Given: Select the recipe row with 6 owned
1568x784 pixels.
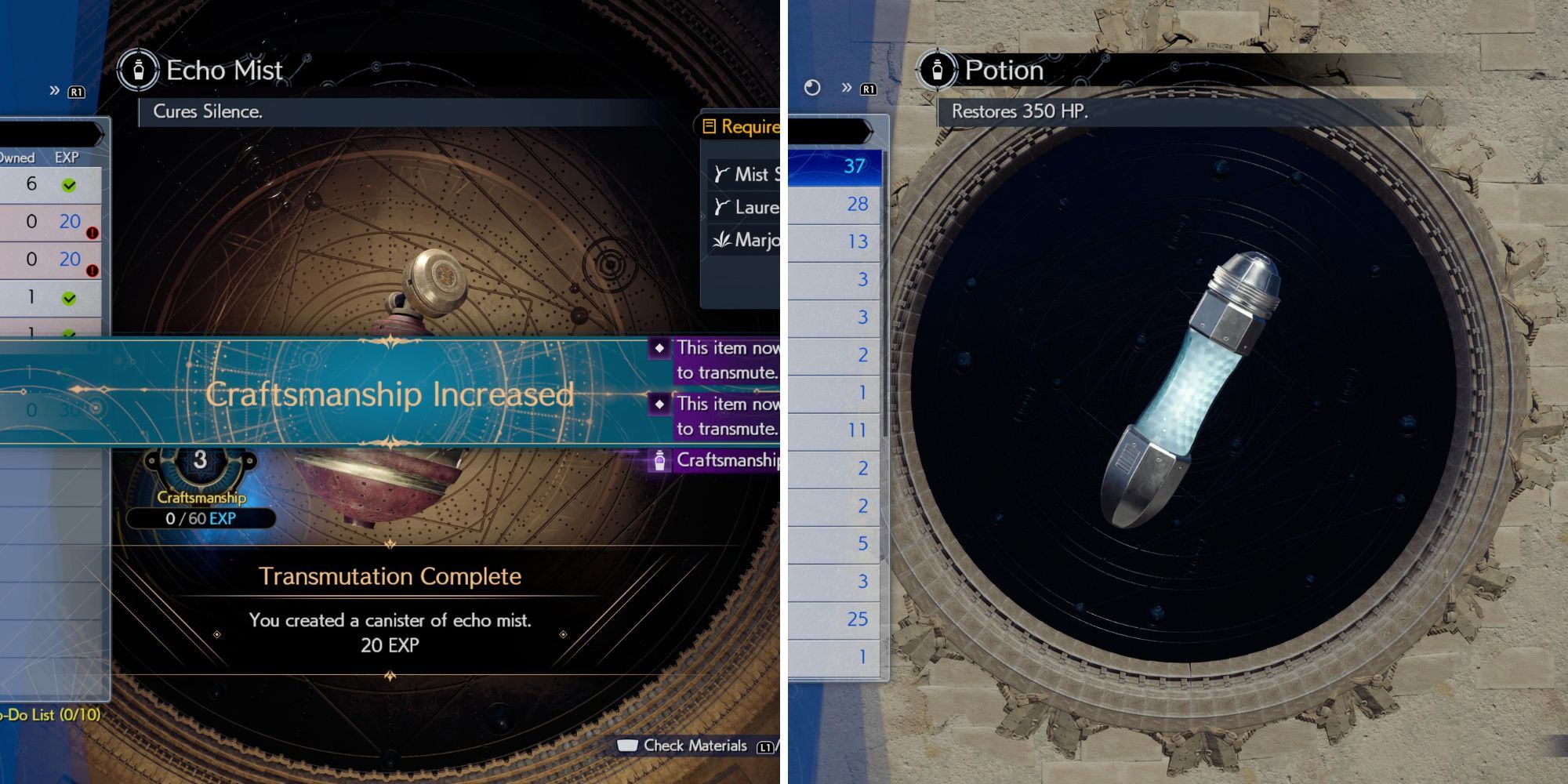Looking at the screenshot, I should [x=49, y=185].
